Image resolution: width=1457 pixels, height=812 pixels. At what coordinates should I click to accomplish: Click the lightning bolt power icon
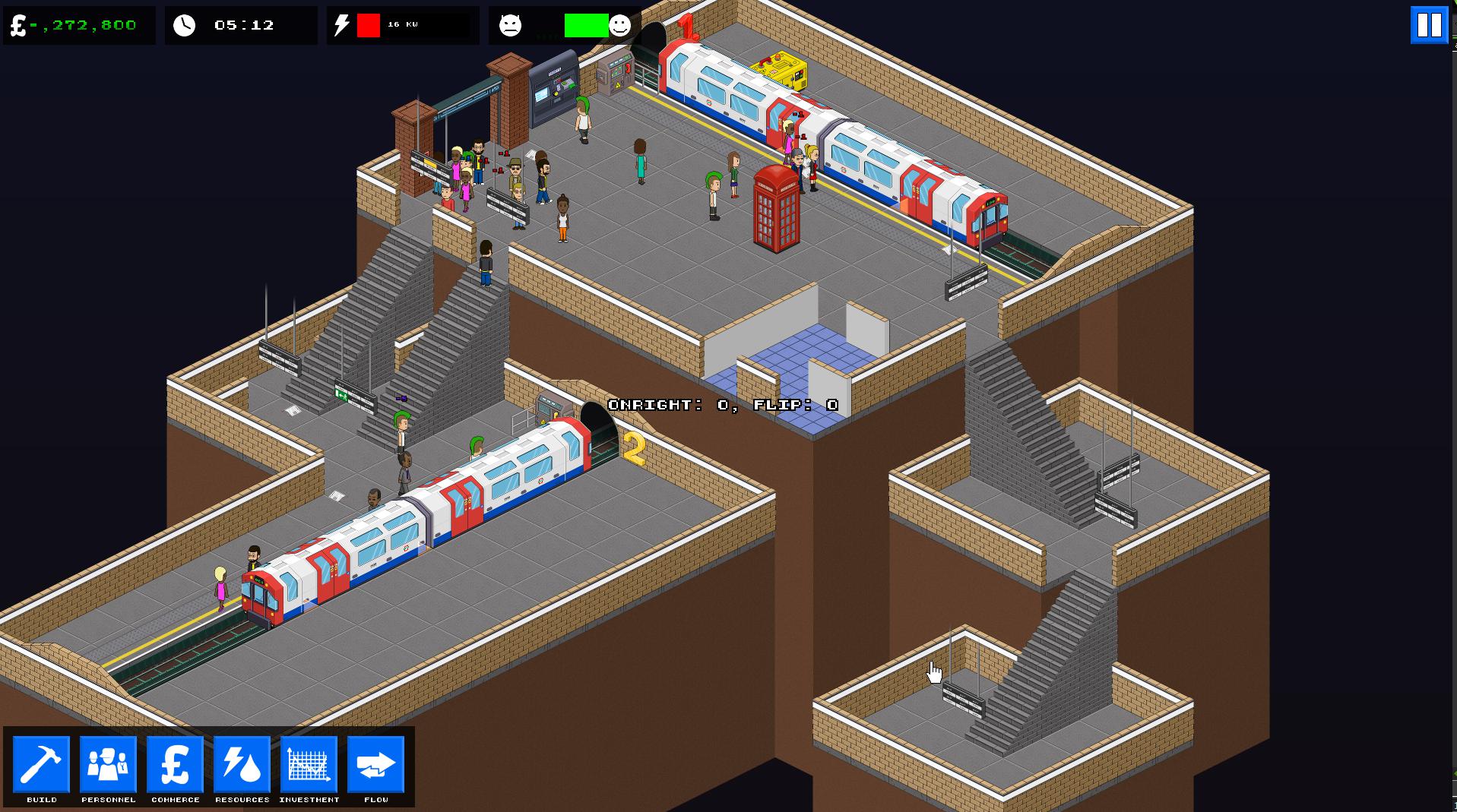342,24
